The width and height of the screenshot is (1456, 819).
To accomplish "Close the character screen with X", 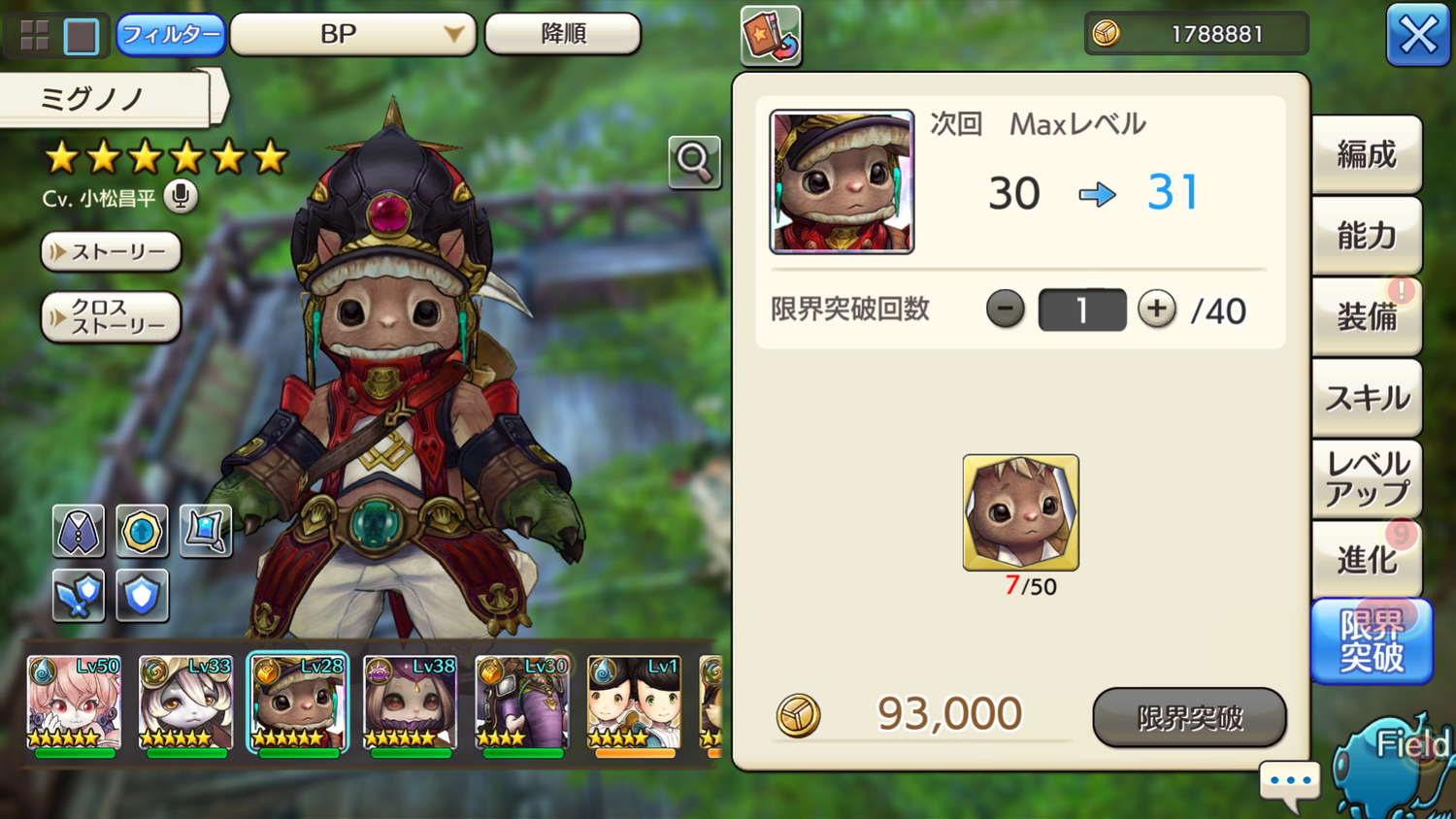I will click(x=1417, y=36).
